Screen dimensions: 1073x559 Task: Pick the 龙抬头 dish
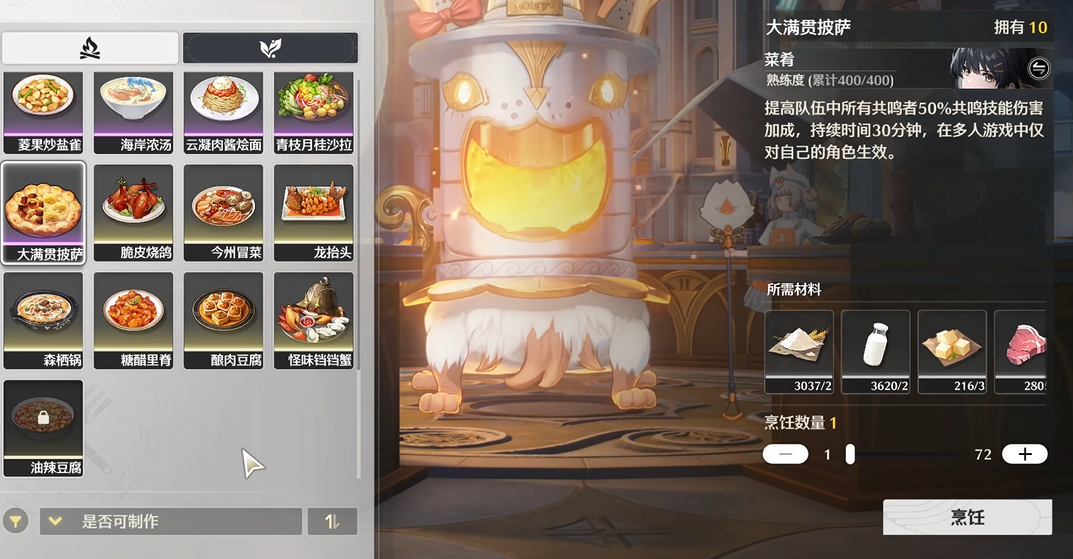click(313, 213)
